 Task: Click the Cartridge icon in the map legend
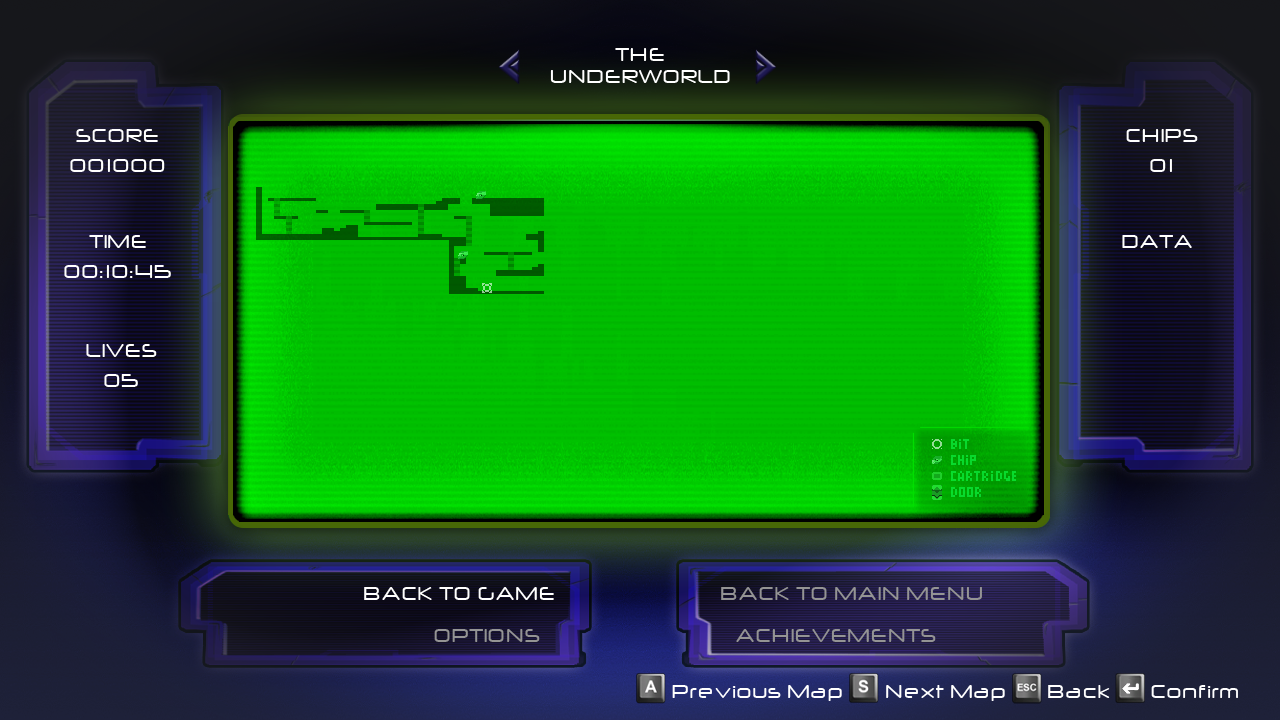[937, 476]
